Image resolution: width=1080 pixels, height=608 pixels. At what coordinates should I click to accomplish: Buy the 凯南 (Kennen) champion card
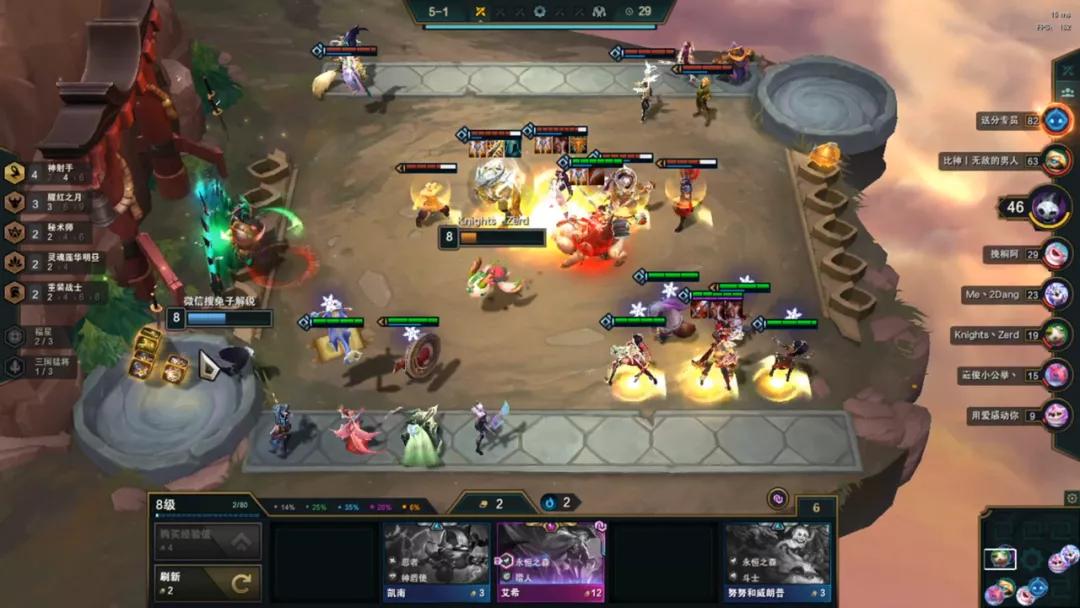pos(437,561)
